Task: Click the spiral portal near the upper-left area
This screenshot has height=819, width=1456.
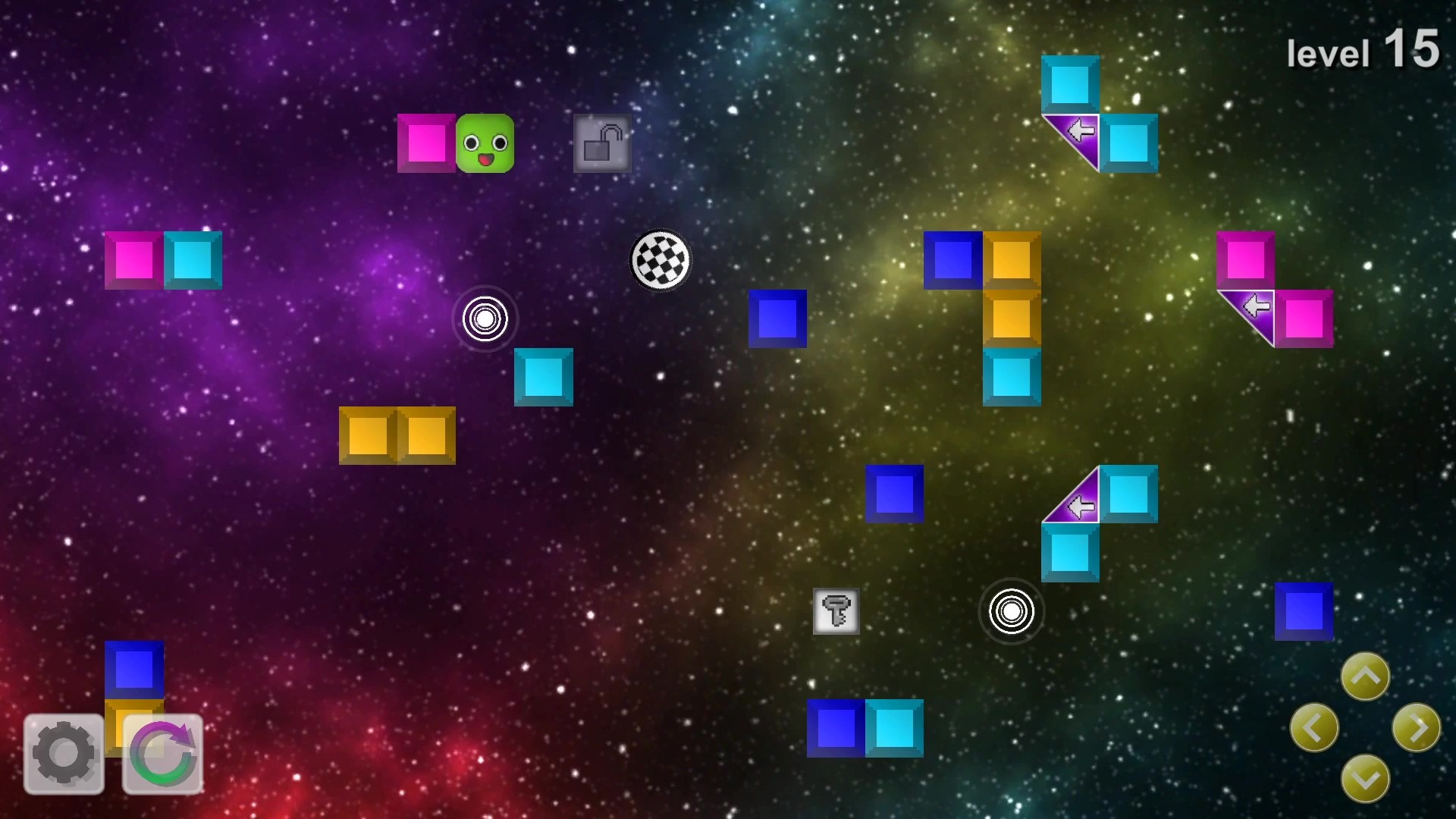Action: pos(485,319)
